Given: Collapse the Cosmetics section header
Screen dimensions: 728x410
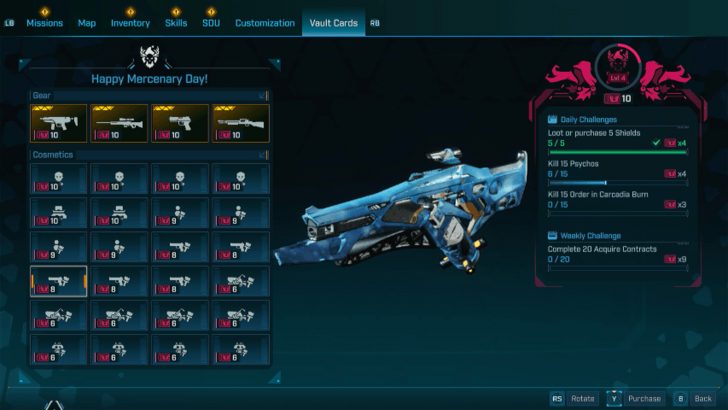Looking at the screenshot, I should click(150, 155).
